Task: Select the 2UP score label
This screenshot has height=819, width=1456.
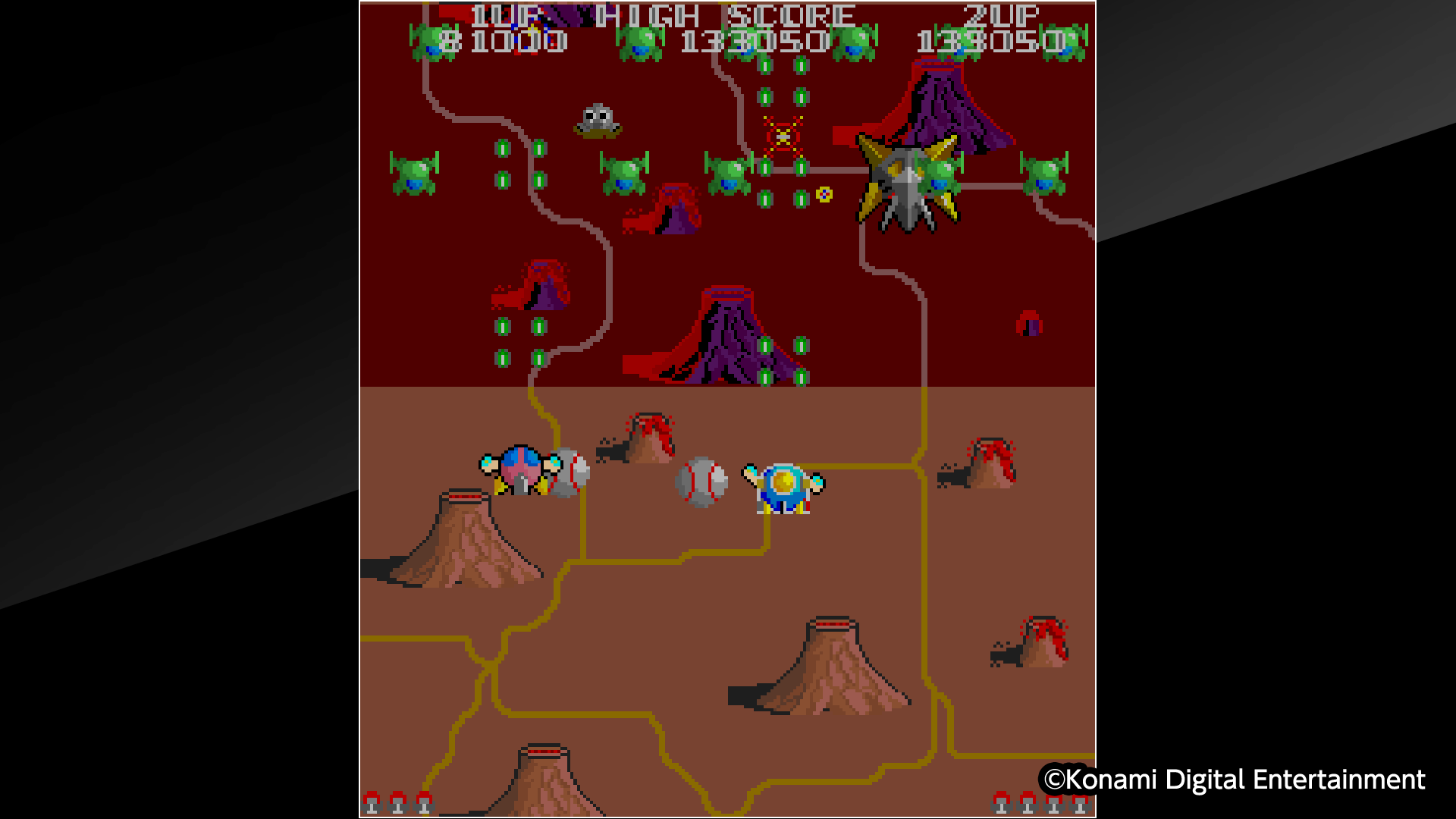Action: (x=1001, y=15)
